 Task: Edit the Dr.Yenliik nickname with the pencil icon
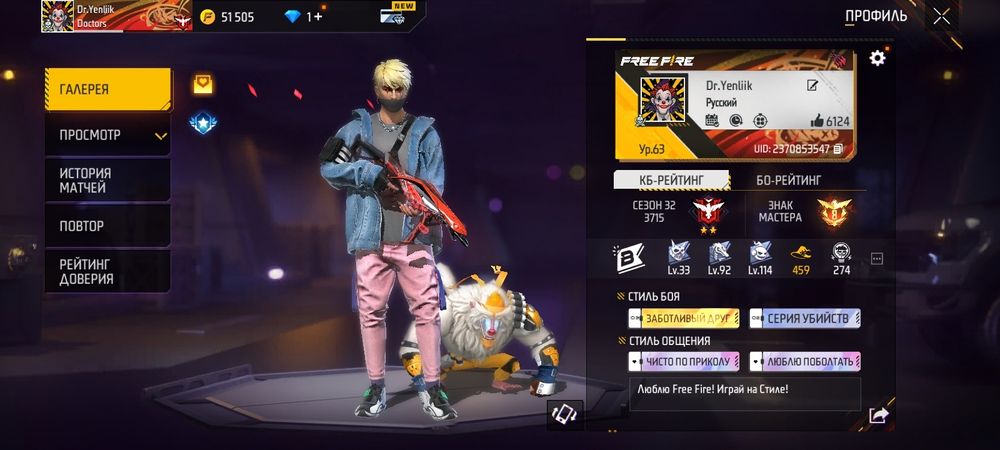pyautogui.click(x=813, y=86)
